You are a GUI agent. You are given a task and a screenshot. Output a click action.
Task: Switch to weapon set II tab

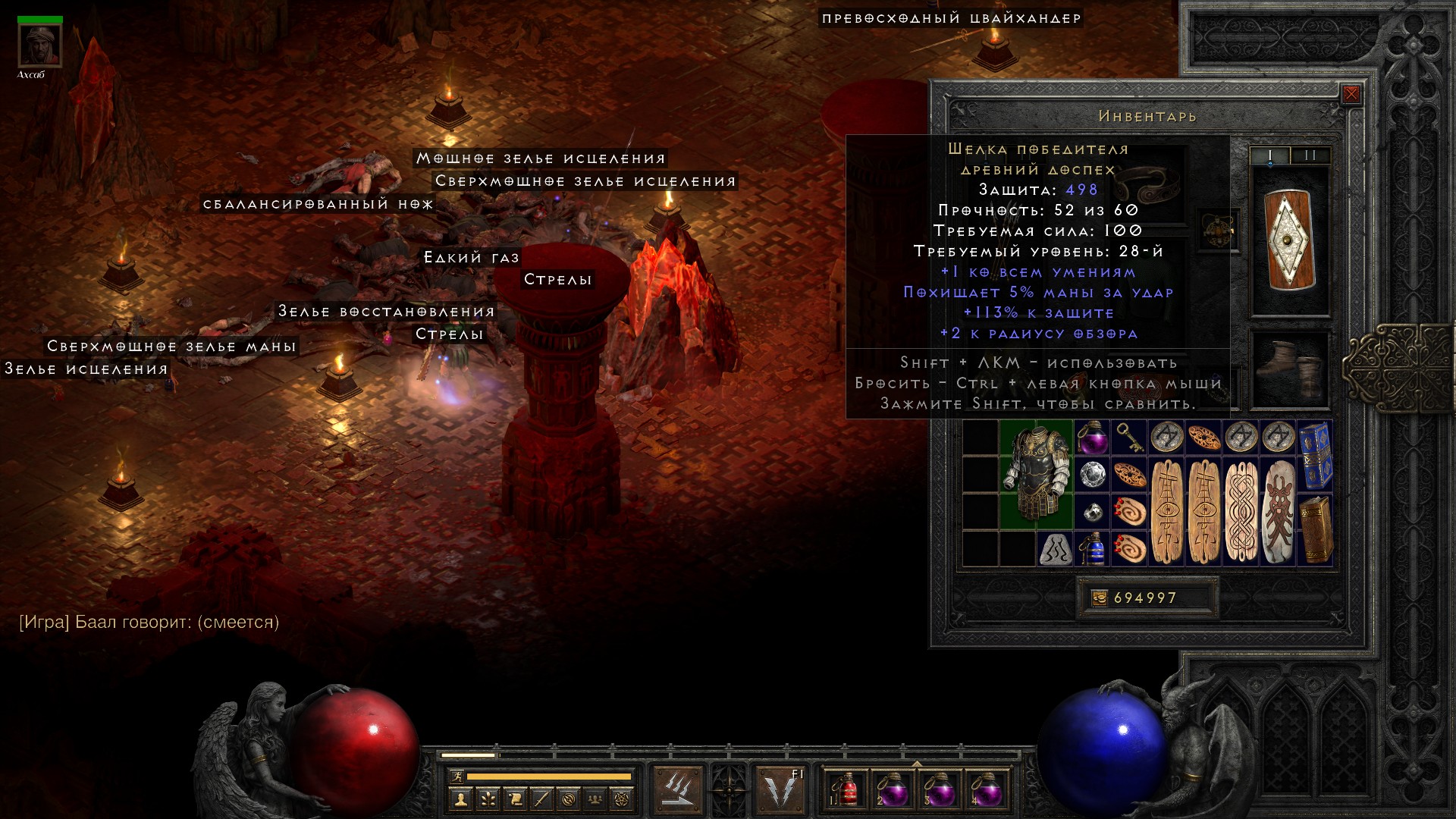(x=1310, y=155)
